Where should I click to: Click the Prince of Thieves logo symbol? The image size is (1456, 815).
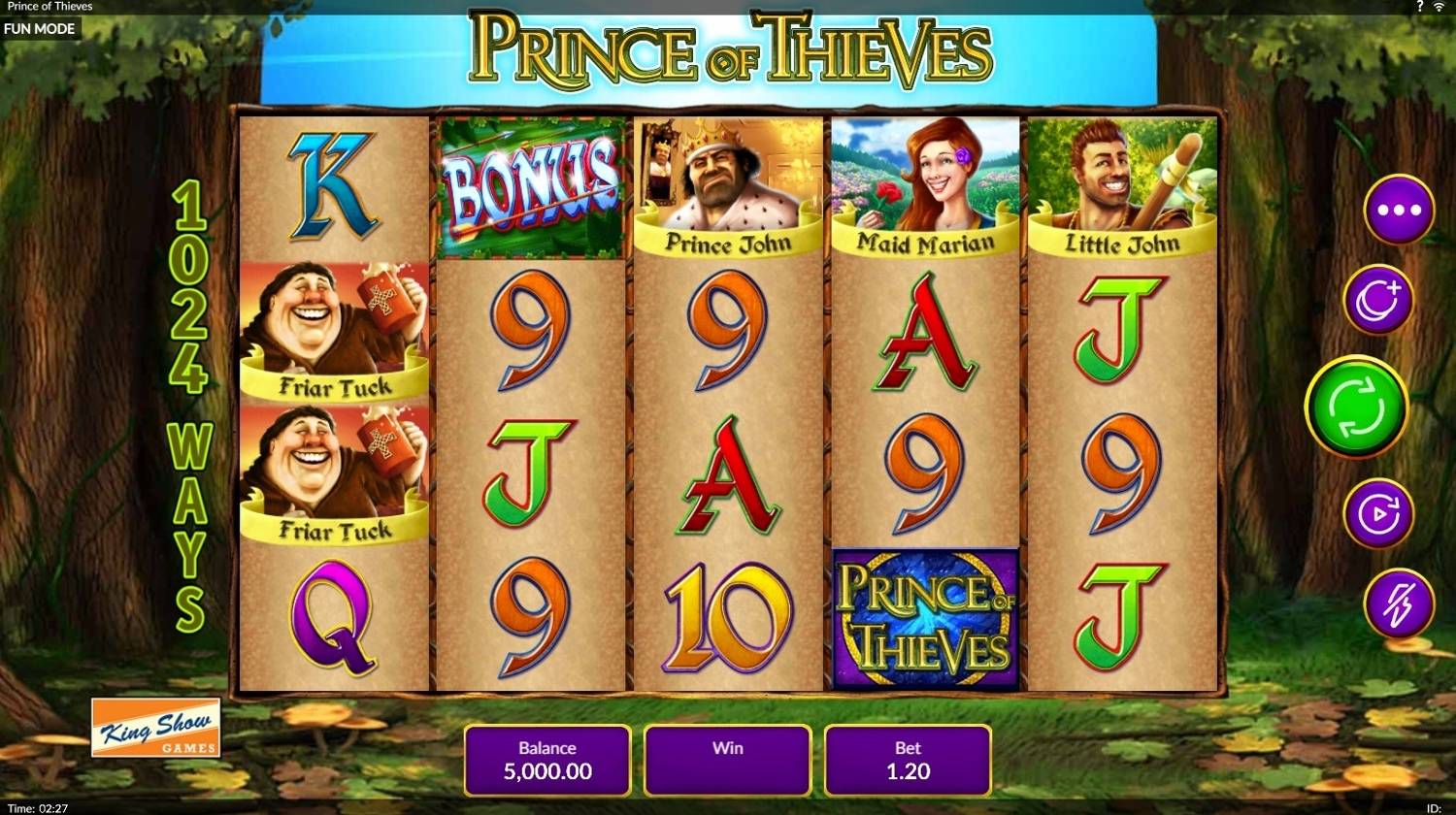pos(923,615)
